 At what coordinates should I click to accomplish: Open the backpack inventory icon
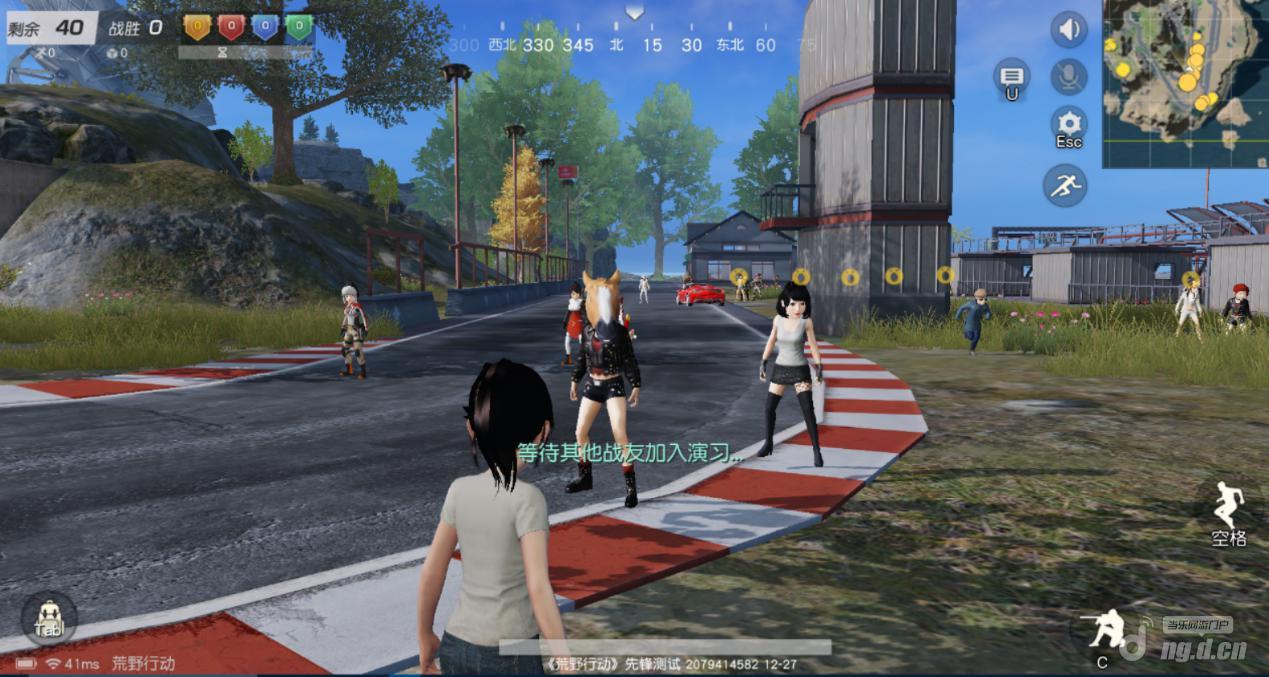pos(48,618)
